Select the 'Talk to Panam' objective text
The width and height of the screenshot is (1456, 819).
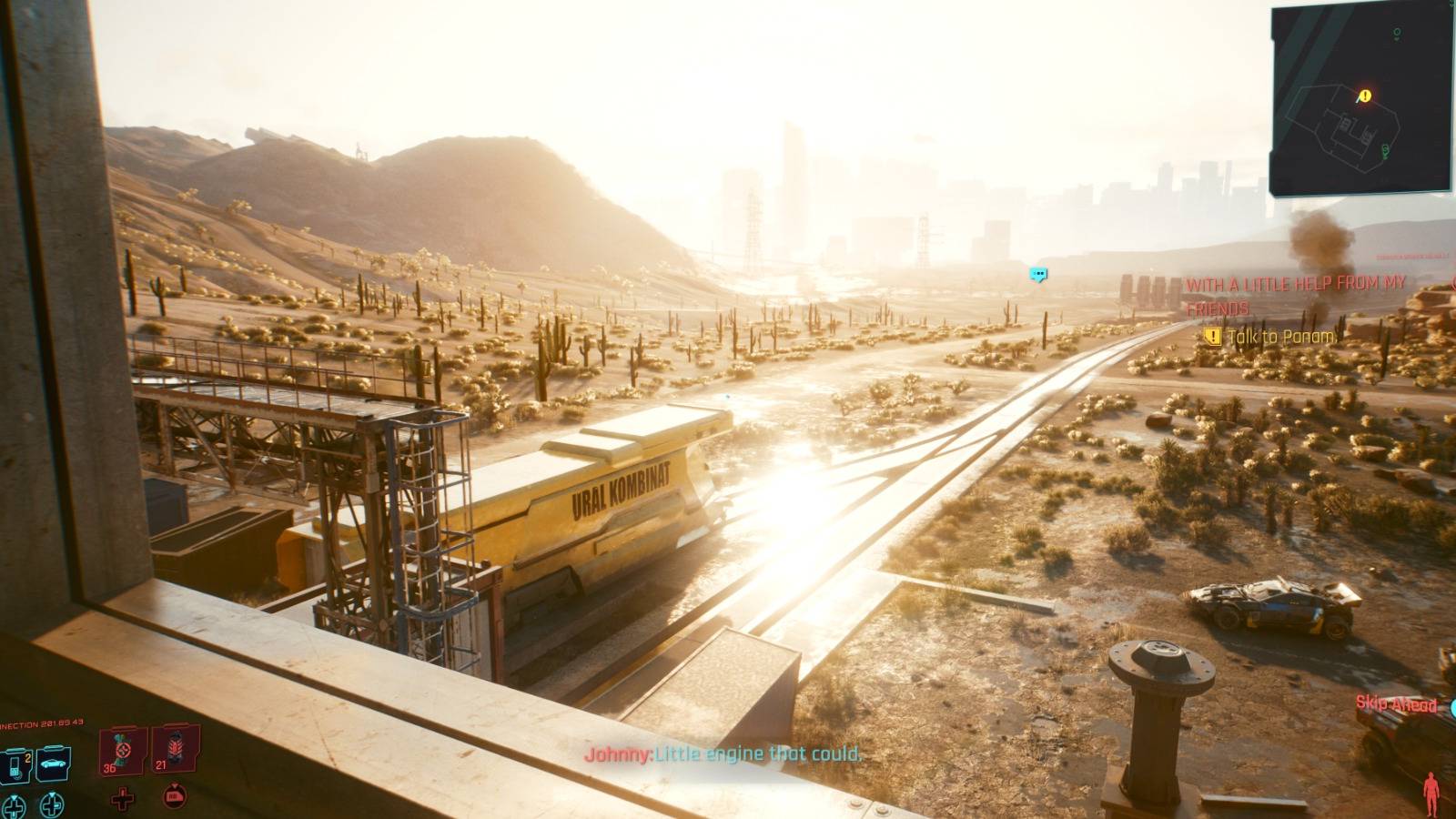click(x=1282, y=337)
